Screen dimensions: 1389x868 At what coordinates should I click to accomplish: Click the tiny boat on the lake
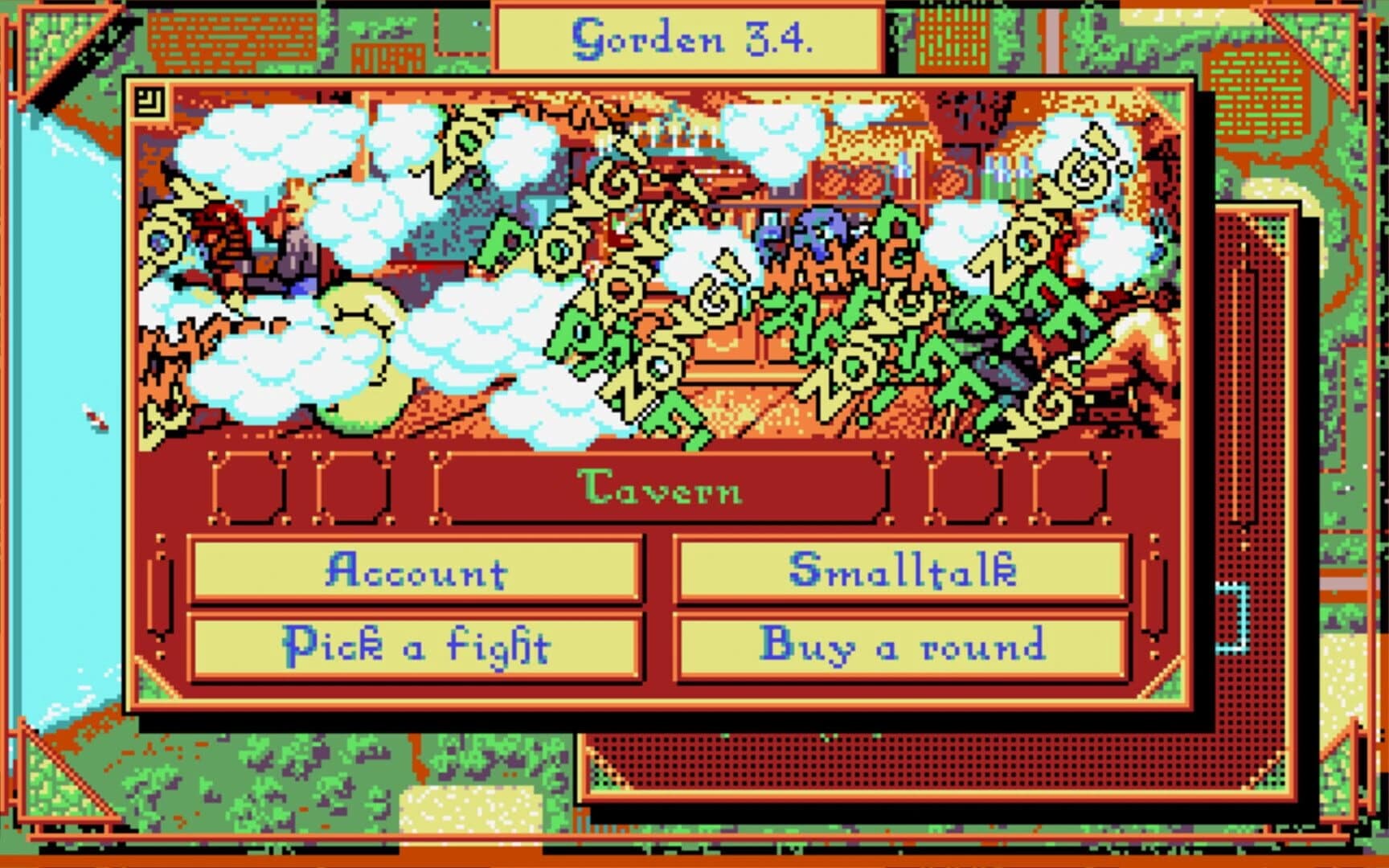click(96, 418)
